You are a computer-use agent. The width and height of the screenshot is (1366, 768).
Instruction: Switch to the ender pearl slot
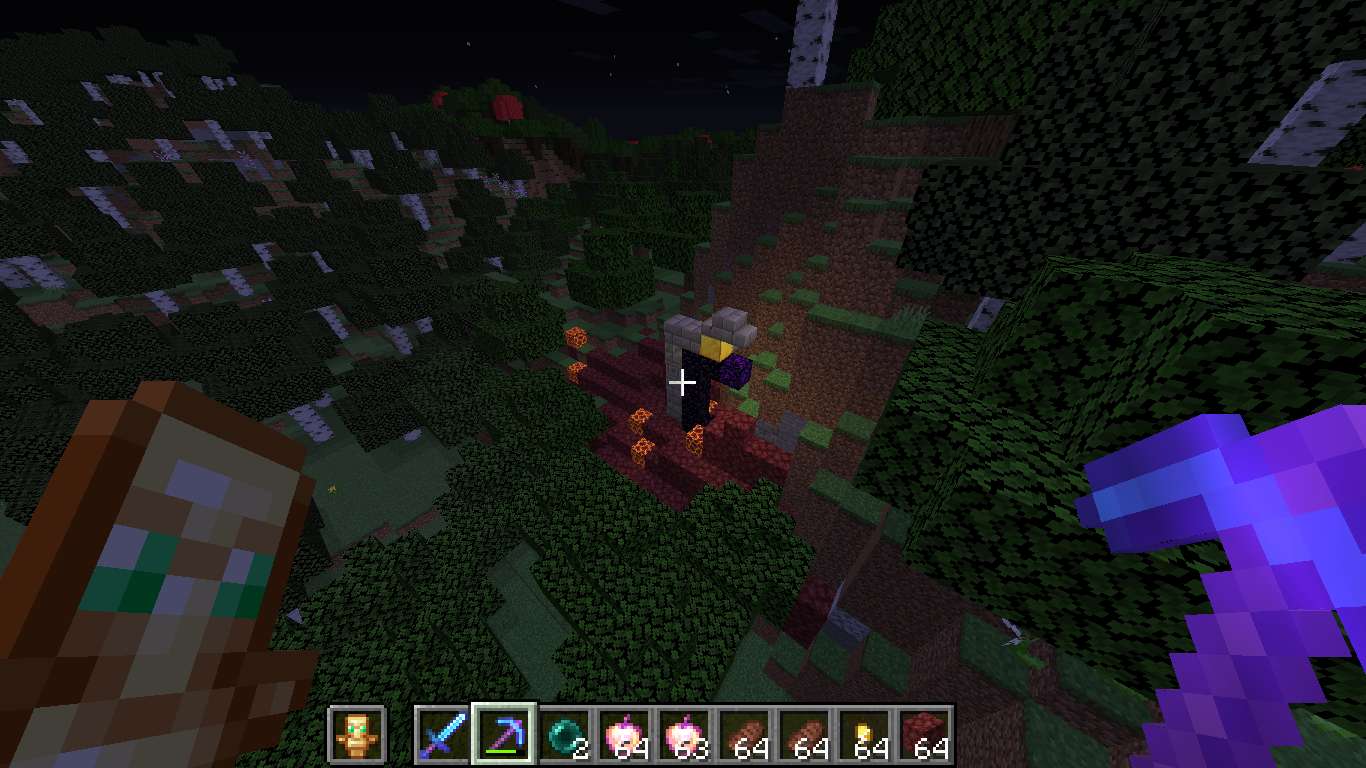tap(565, 736)
